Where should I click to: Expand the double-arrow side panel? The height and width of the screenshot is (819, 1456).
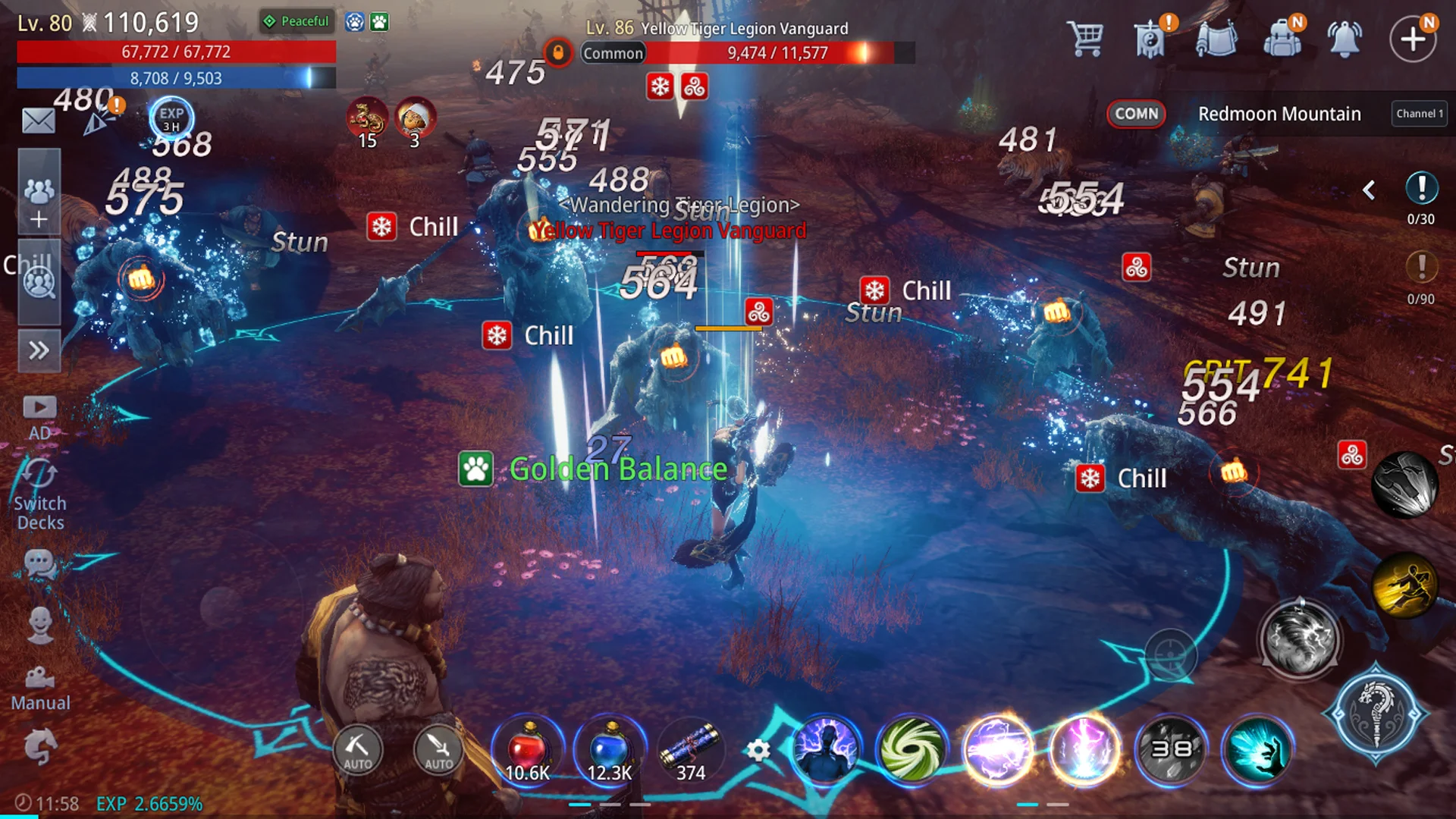pos(39,350)
